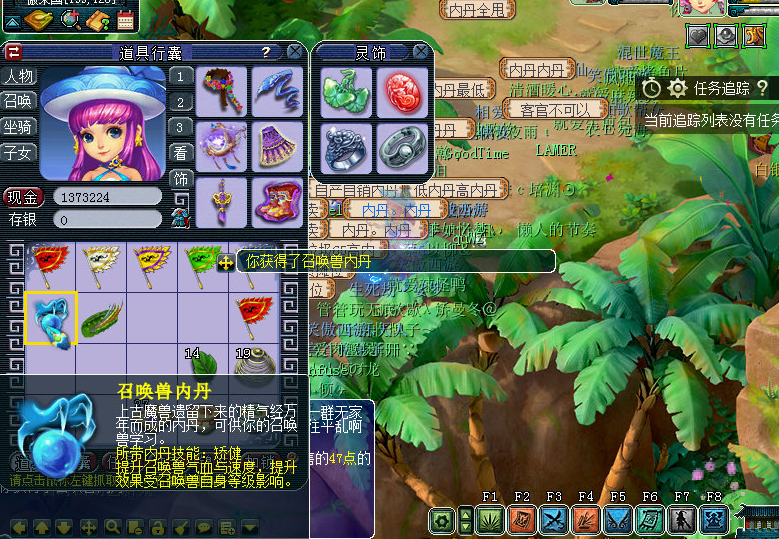Switch to bag page 2
Image resolution: width=779 pixels, height=539 pixels.
click(x=180, y=102)
